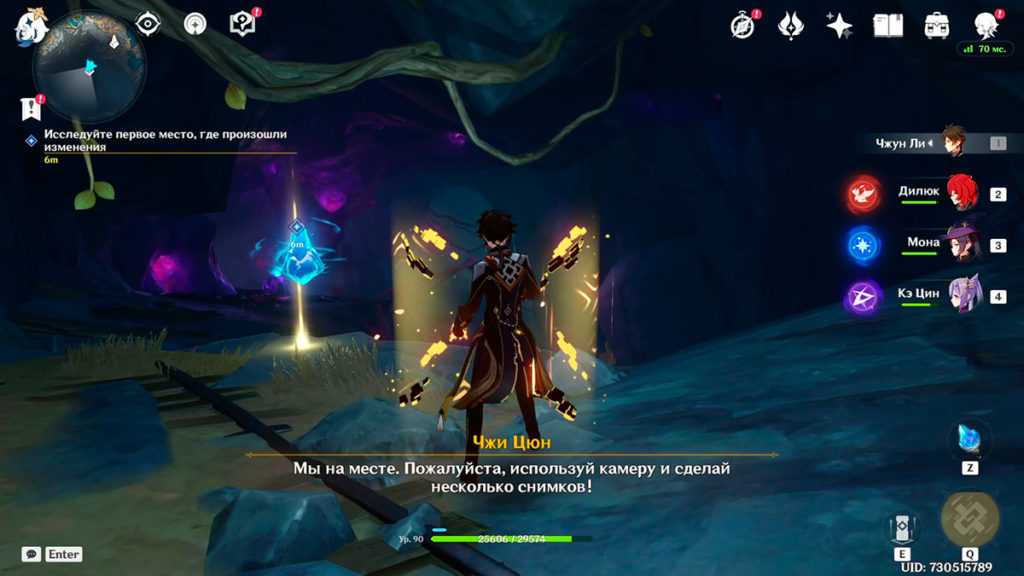Open the Adventurer Handbook book icon

[888, 26]
